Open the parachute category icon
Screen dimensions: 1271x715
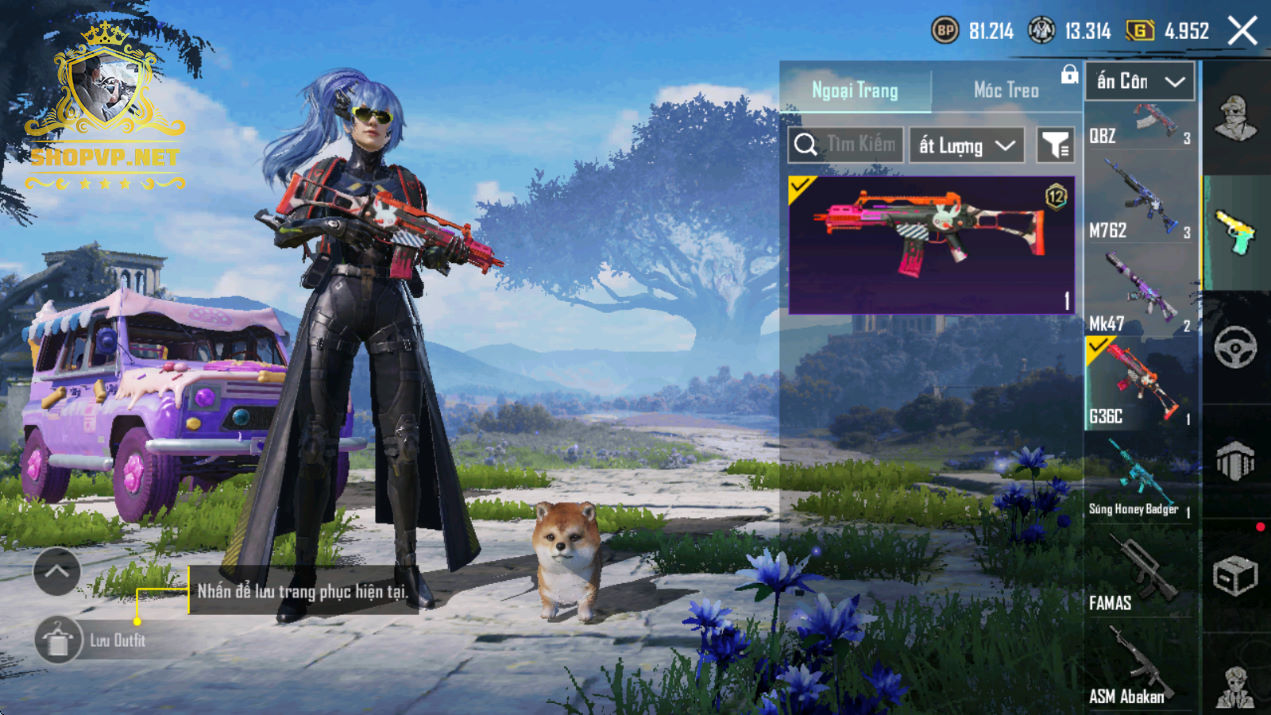[1236, 462]
